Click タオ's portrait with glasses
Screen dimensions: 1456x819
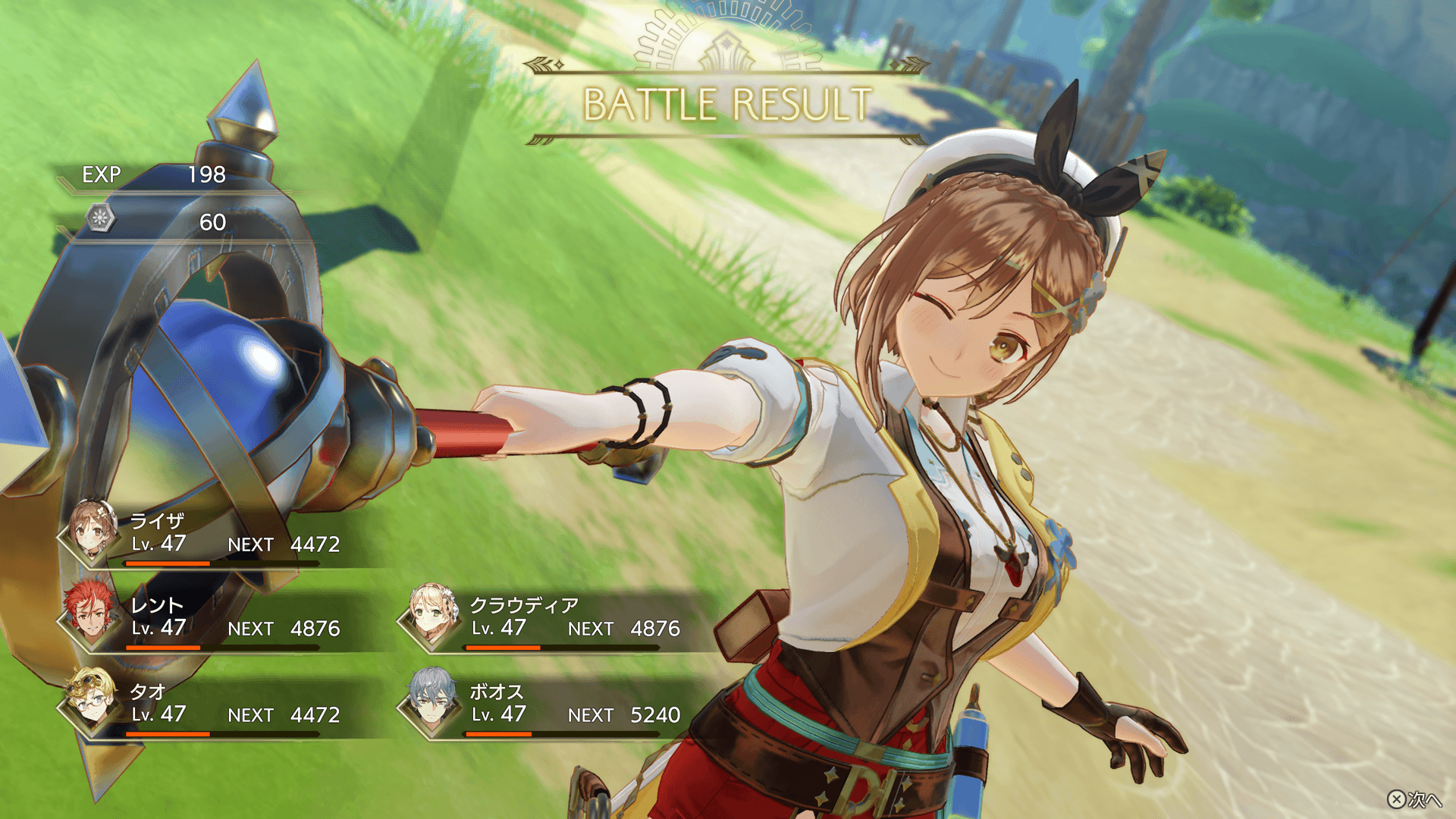[x=91, y=702]
